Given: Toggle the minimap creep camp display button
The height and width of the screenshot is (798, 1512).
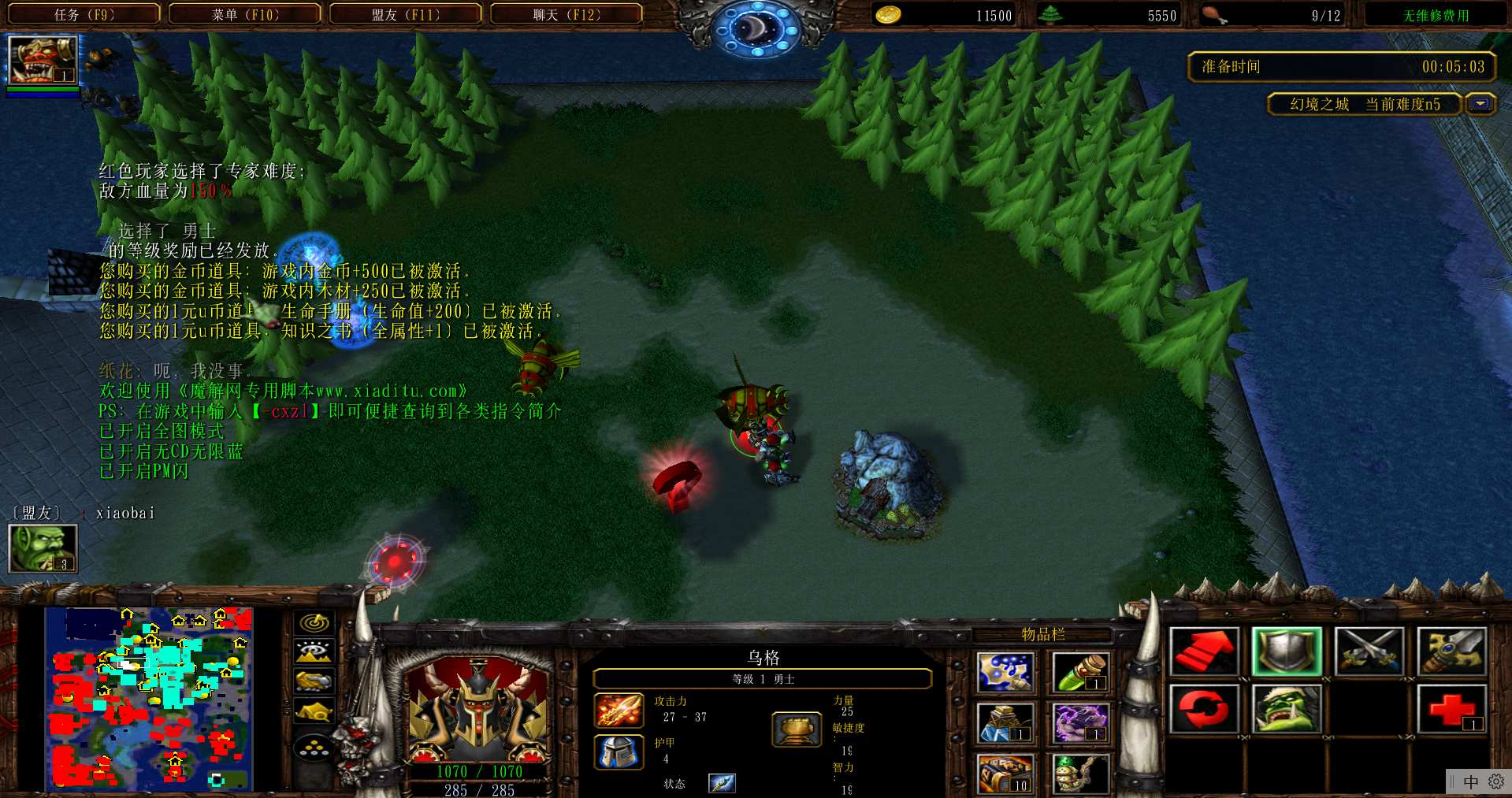Looking at the screenshot, I should [314, 711].
